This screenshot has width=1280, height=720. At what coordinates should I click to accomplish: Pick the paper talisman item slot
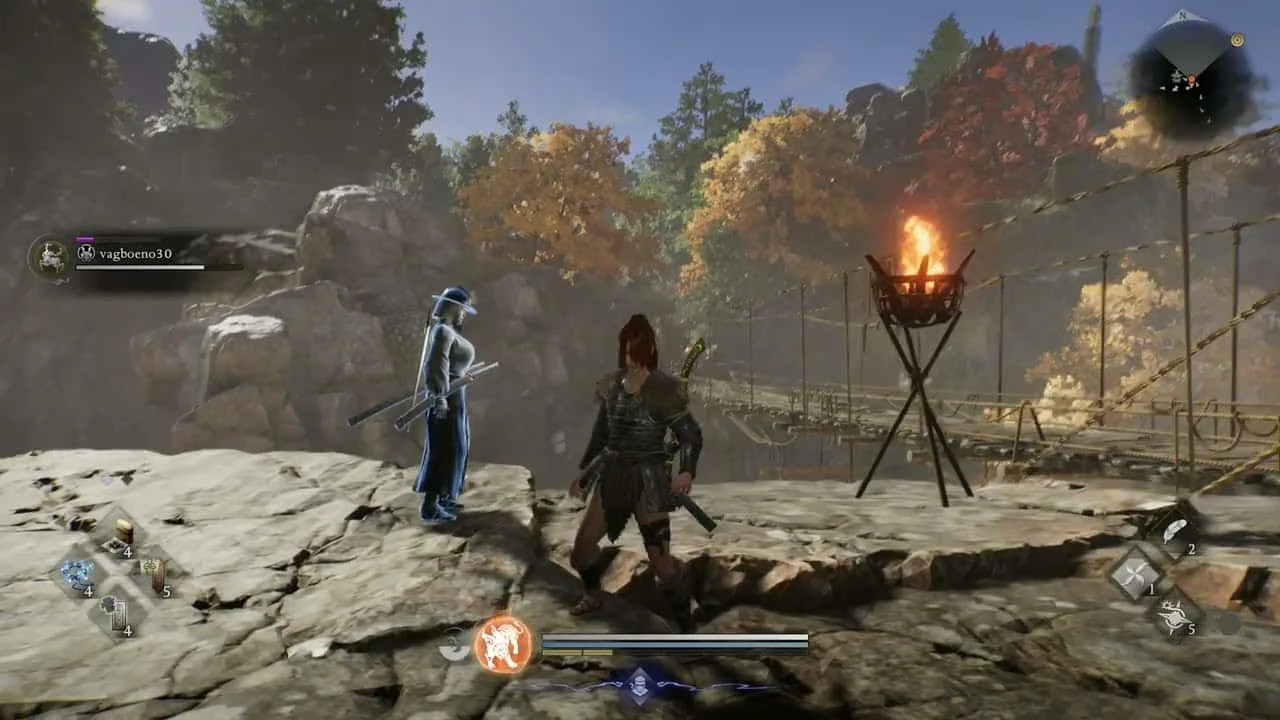pyautogui.click(x=116, y=613)
